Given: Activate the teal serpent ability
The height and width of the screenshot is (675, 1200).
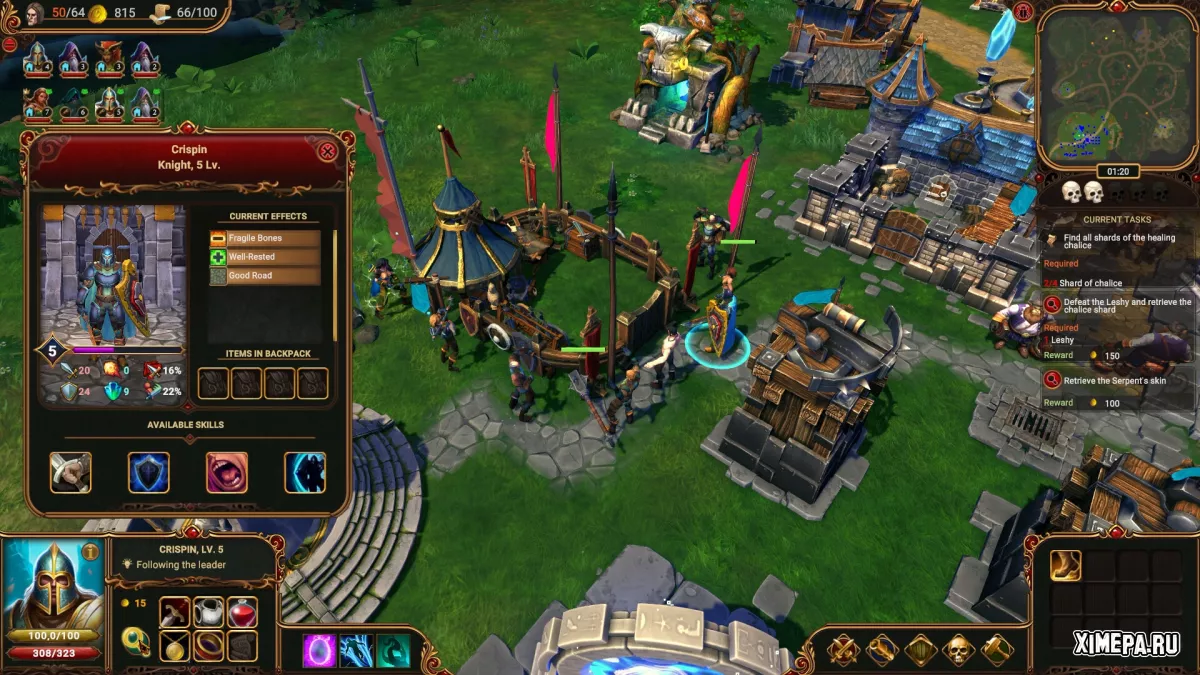Looking at the screenshot, I should click(393, 651).
